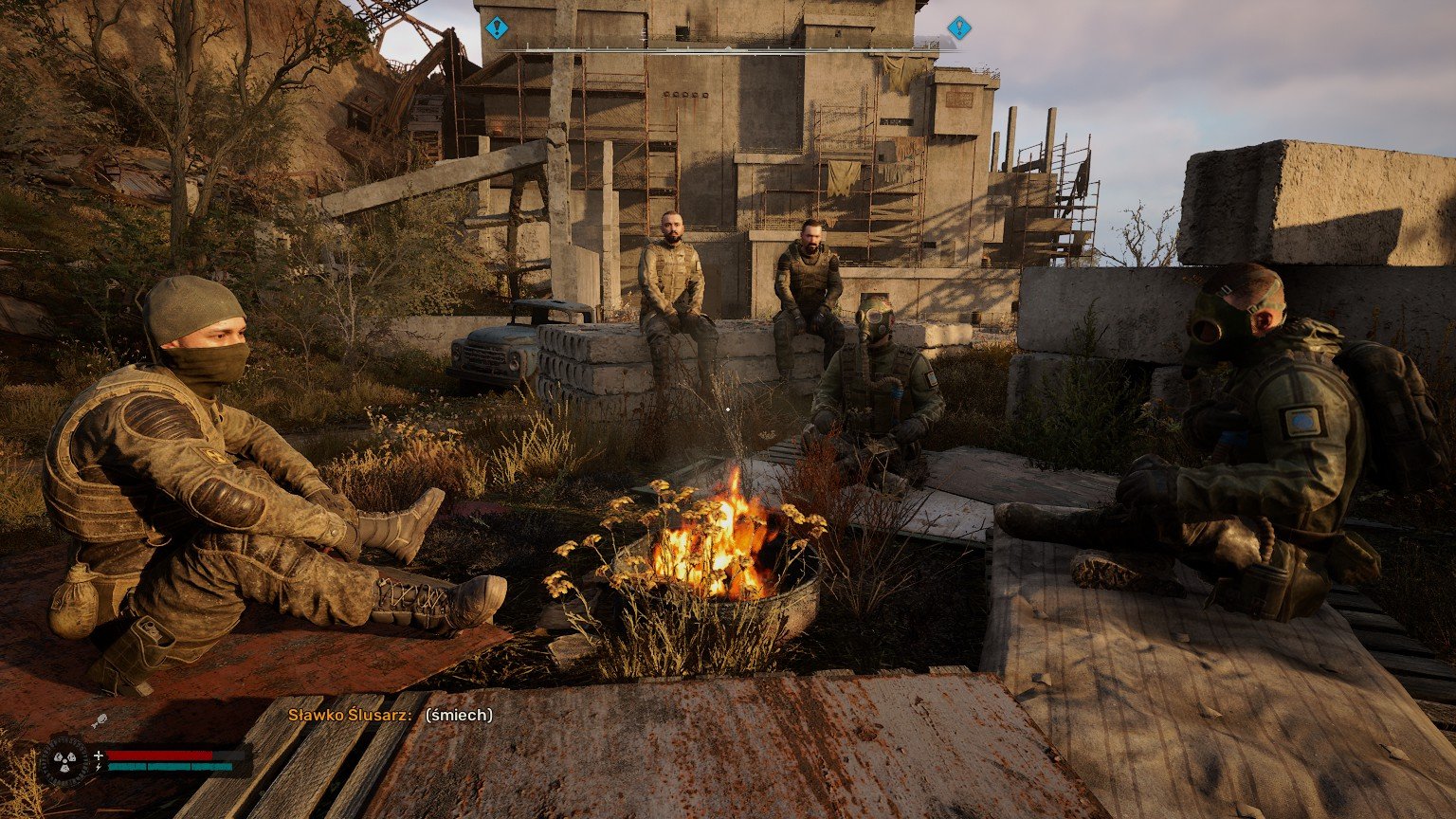Select the compass quest marker with pale exclamation
The height and width of the screenshot is (819, 1456).
click(959, 27)
